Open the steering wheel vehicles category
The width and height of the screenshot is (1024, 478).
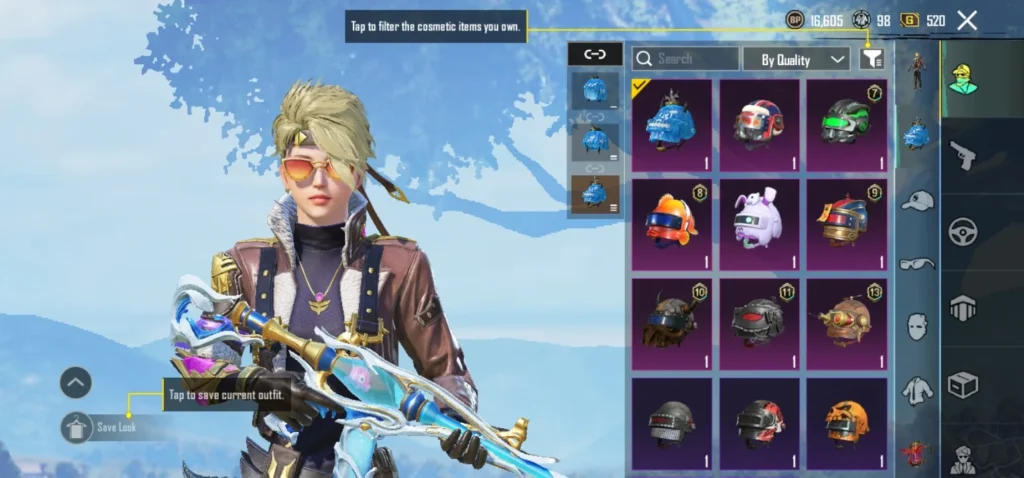[x=962, y=232]
